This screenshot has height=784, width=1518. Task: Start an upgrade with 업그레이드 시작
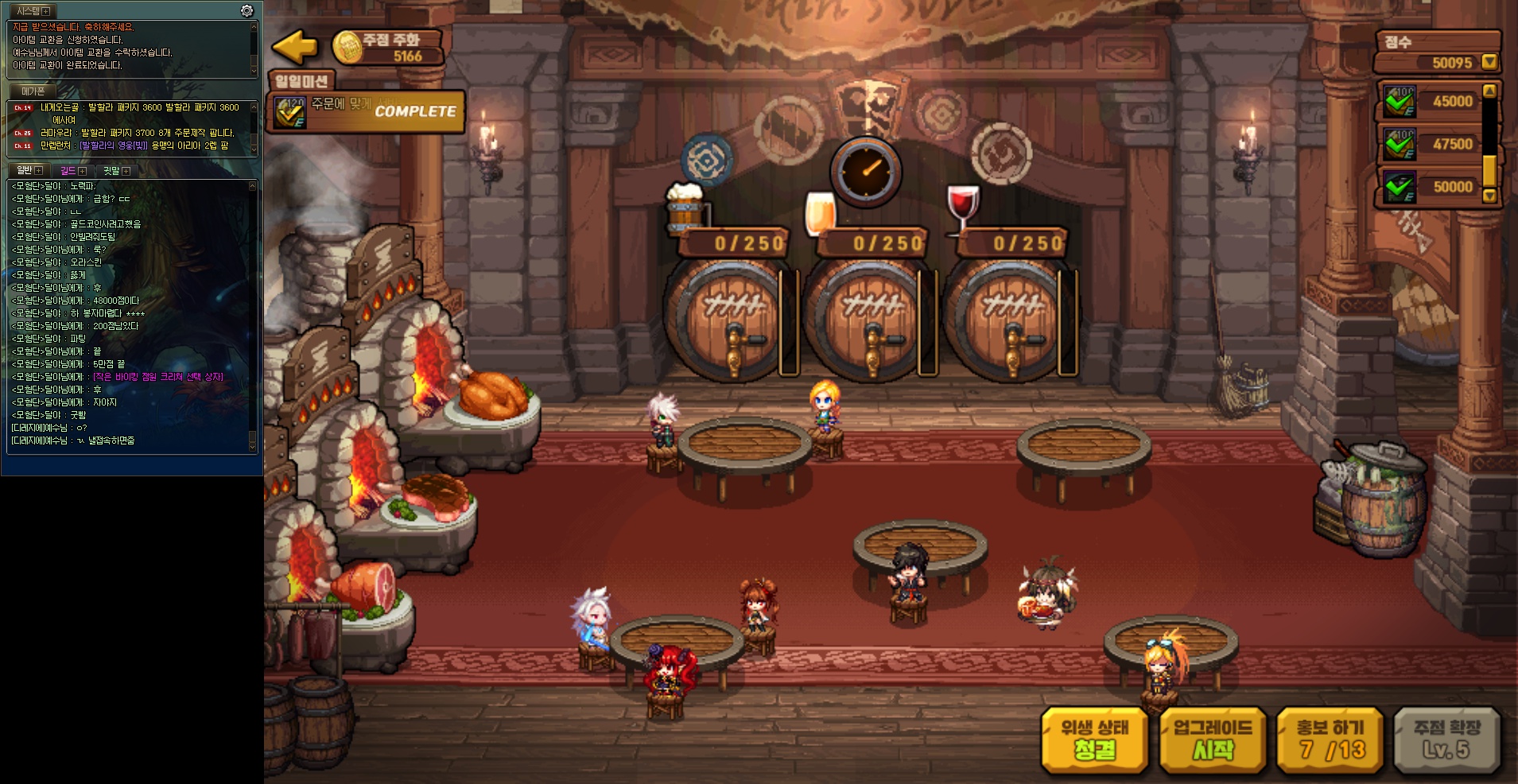pyautogui.click(x=1212, y=739)
